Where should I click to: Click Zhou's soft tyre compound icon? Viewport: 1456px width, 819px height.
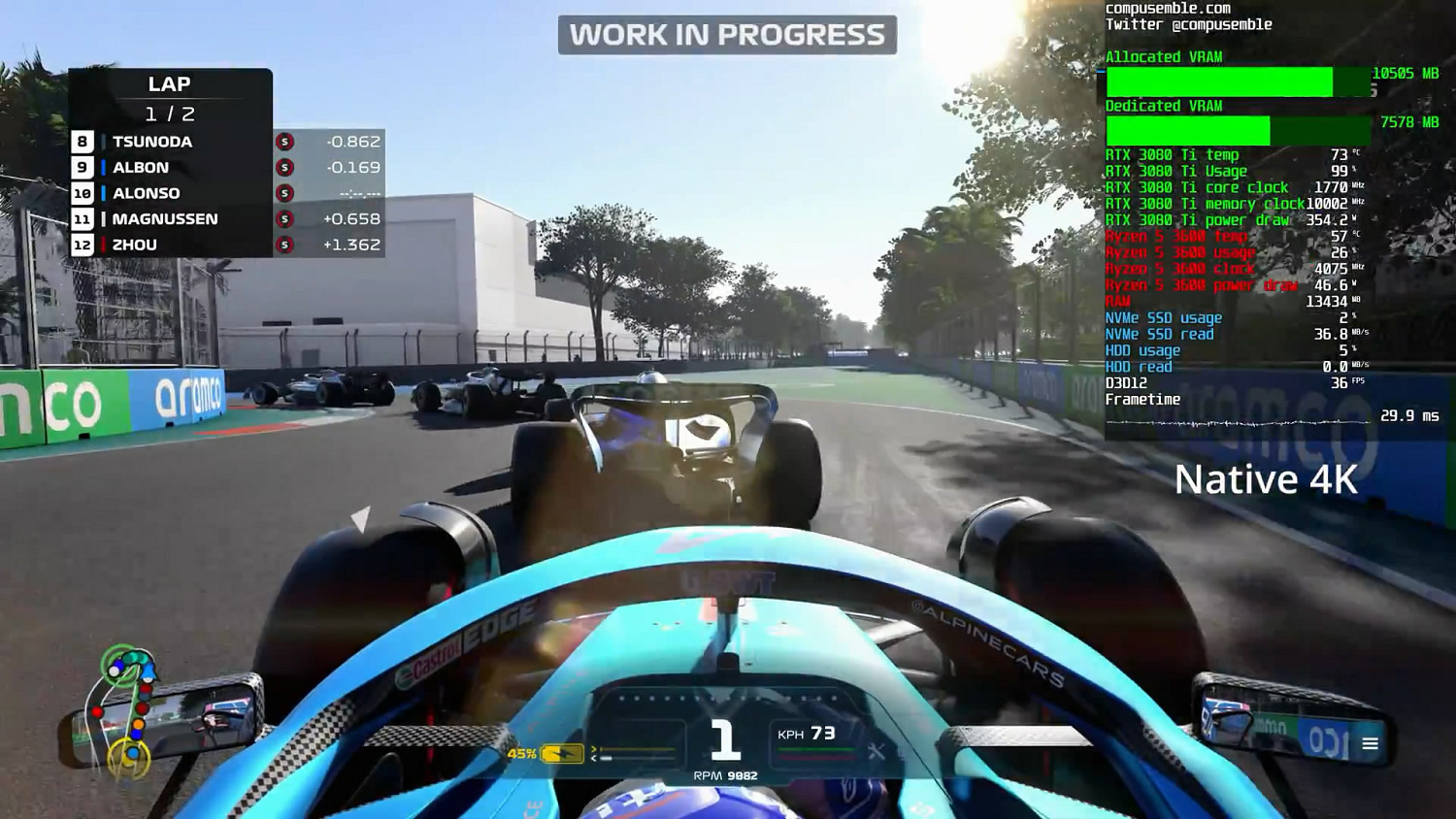(x=284, y=245)
